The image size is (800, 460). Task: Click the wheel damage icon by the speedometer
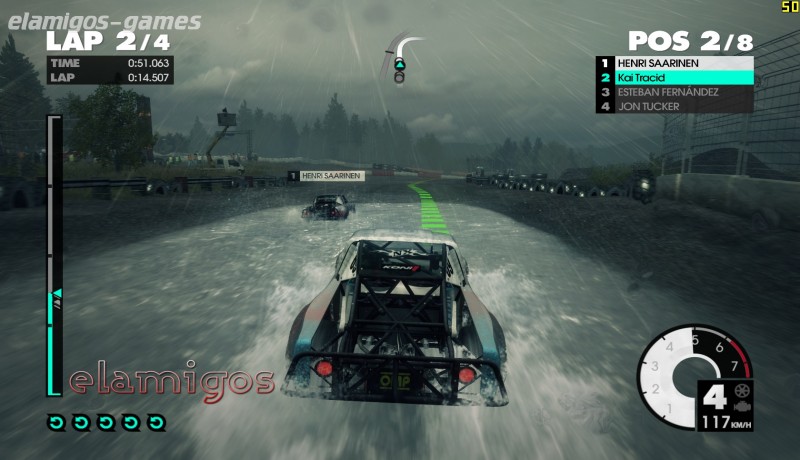pos(741,390)
